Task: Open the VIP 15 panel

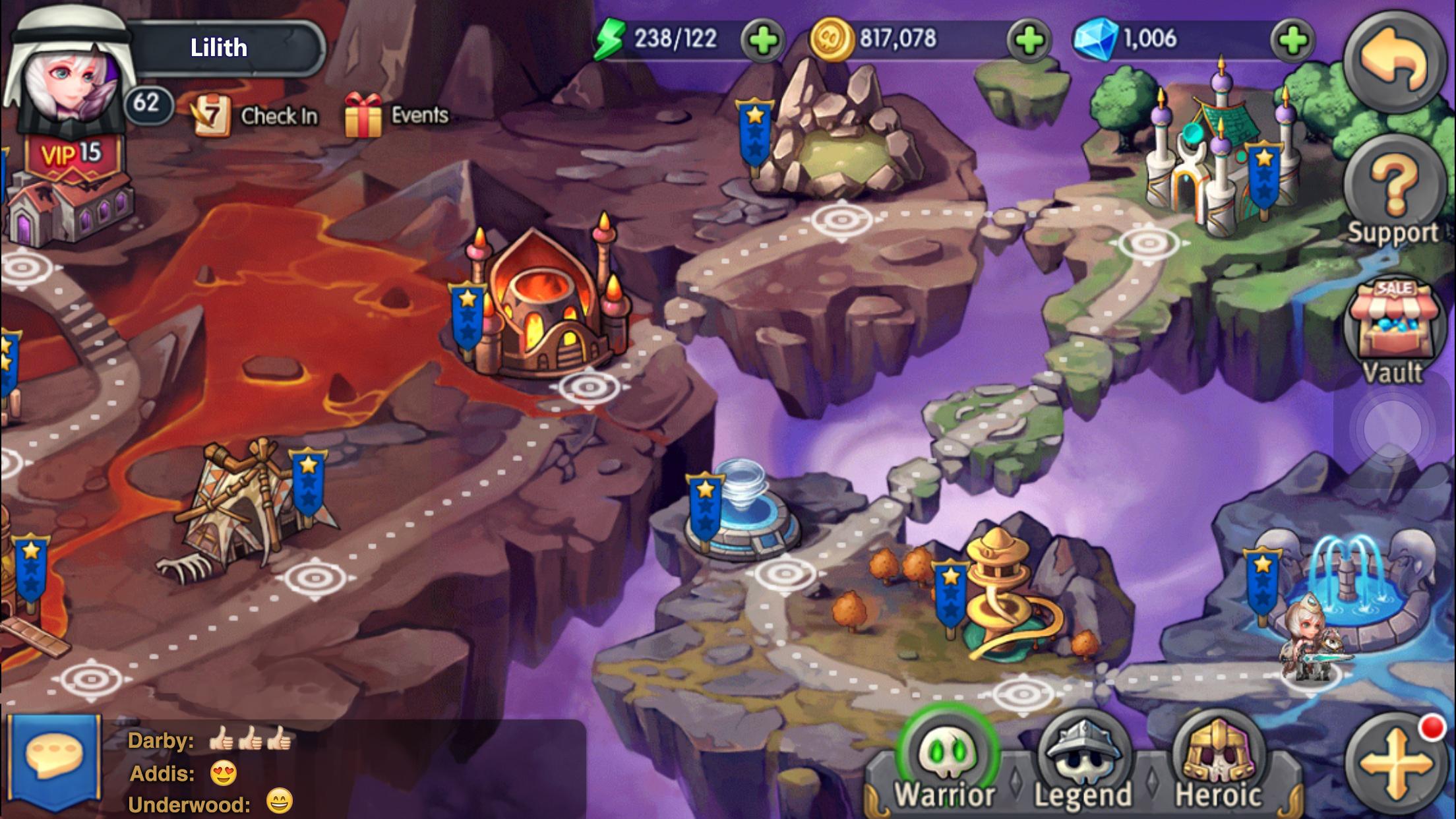Action: coord(73,152)
